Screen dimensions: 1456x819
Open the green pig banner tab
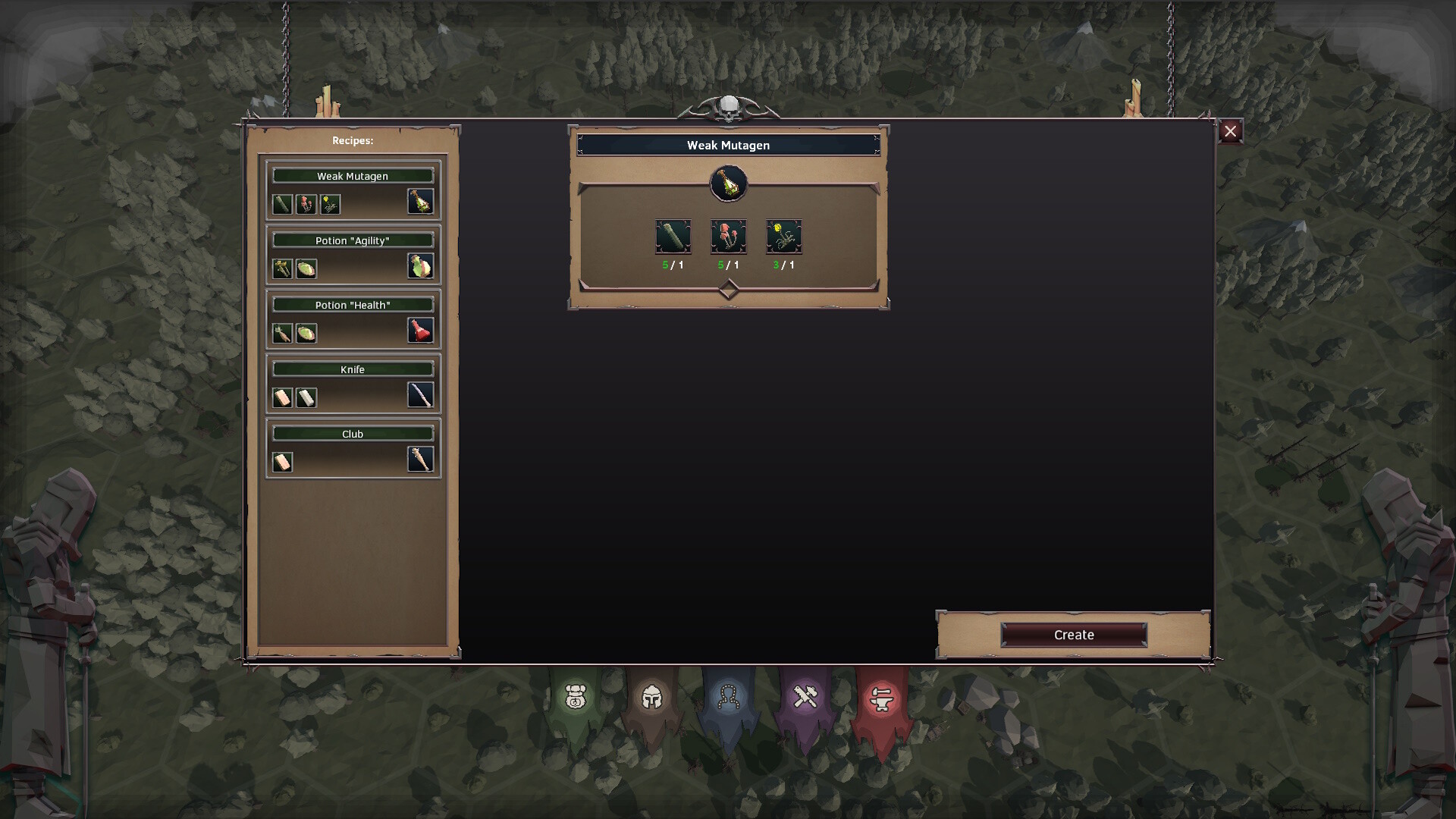[x=576, y=697]
